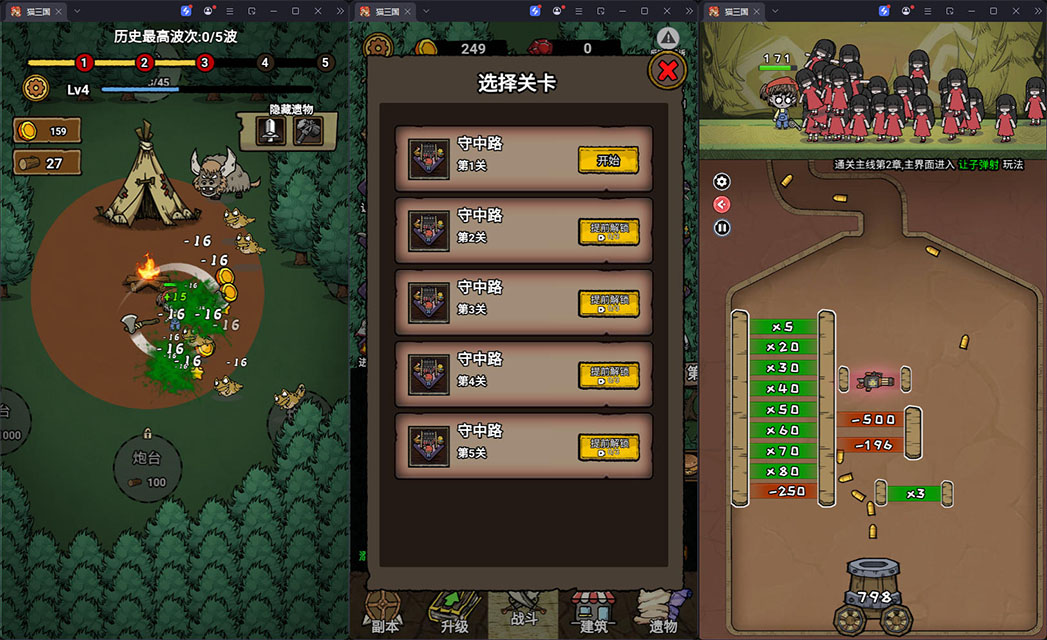
Task: Show the 遗物 relics tab
Action: click(x=663, y=612)
